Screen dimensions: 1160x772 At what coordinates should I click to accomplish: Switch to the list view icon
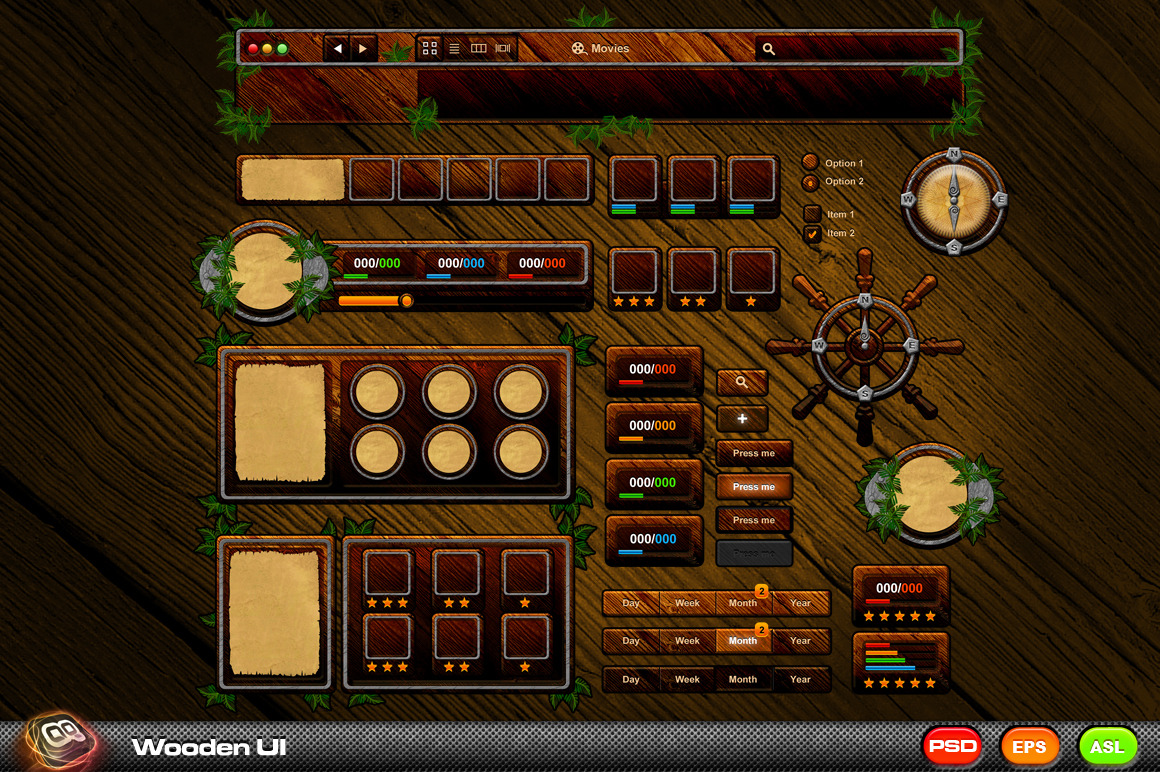(x=454, y=48)
